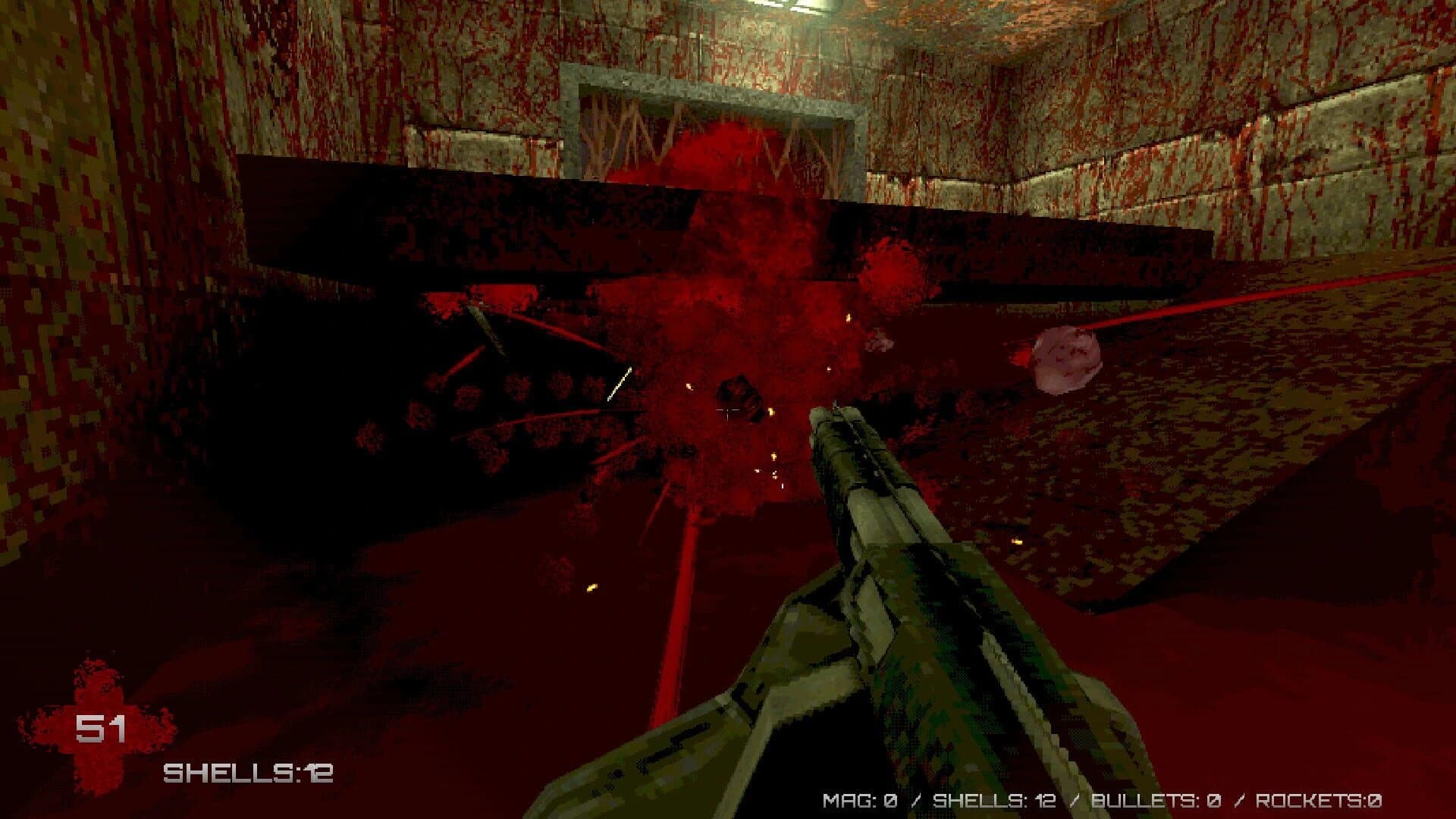Click the crosshair at screen center
Image resolution: width=1456 pixels, height=819 pixels.
click(728, 409)
